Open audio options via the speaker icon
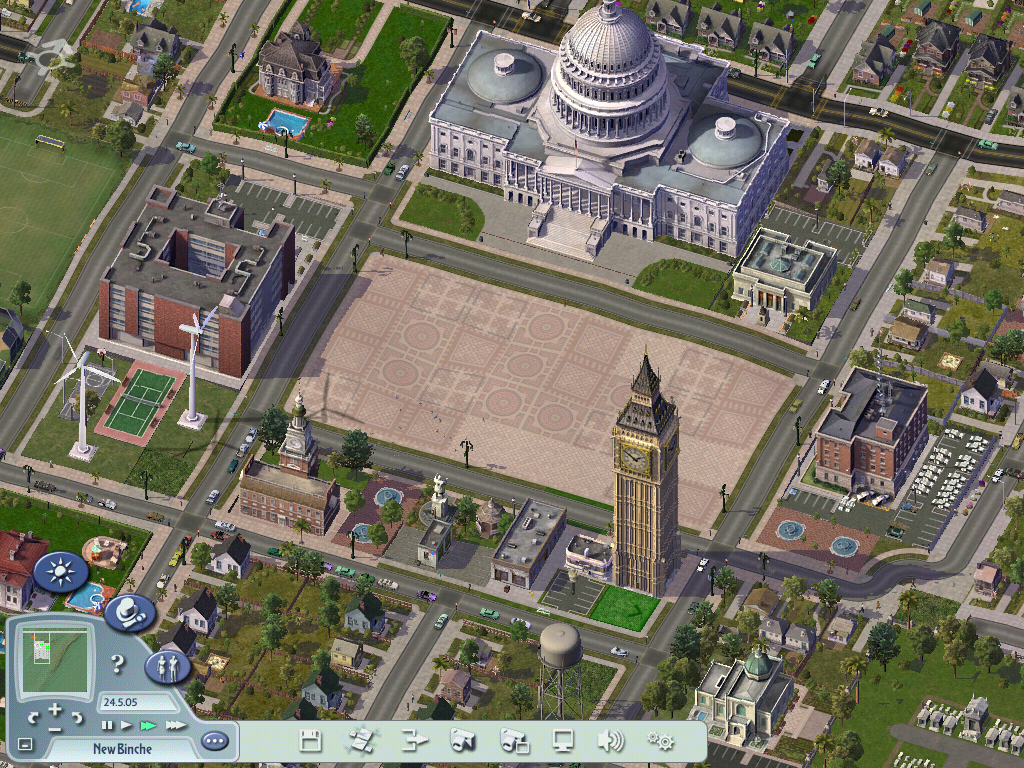1024x768 pixels. pos(610,741)
